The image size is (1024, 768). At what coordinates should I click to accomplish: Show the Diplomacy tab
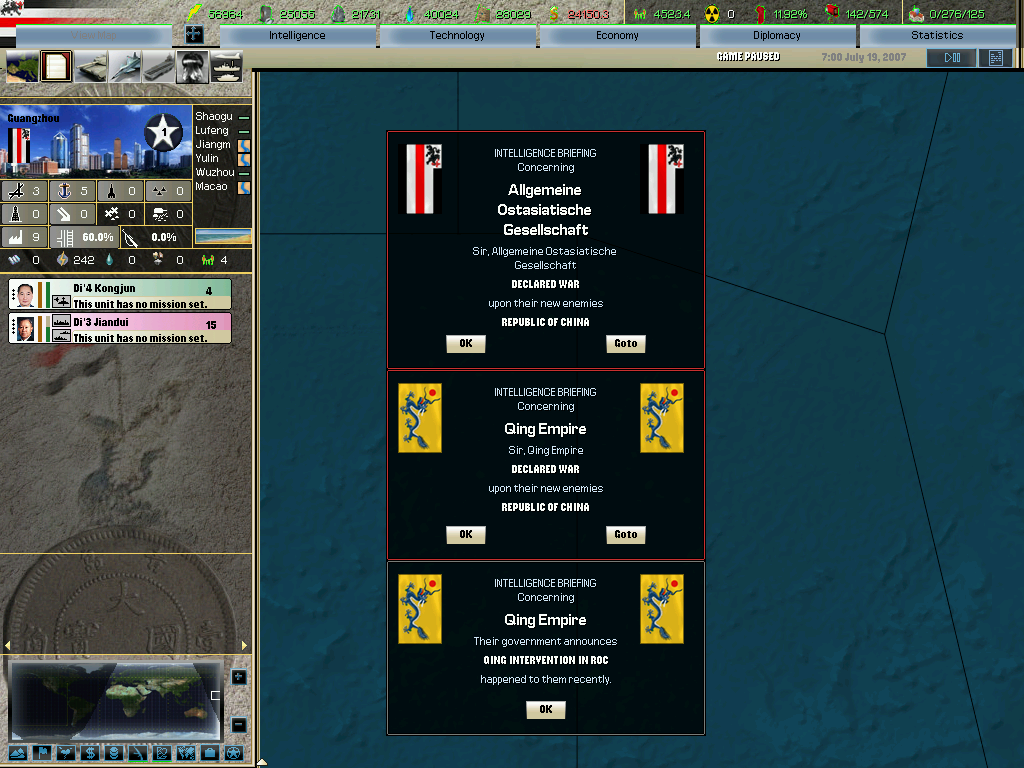[x=777, y=36]
